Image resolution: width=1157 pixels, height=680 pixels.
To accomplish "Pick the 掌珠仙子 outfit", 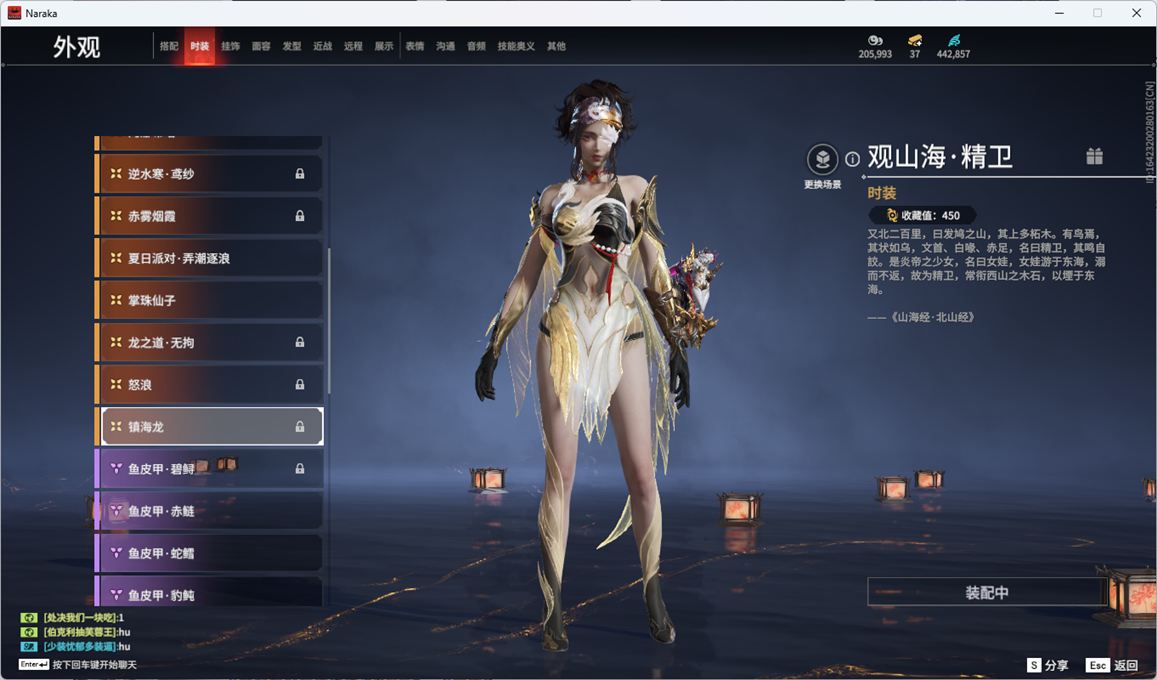I will pos(210,300).
